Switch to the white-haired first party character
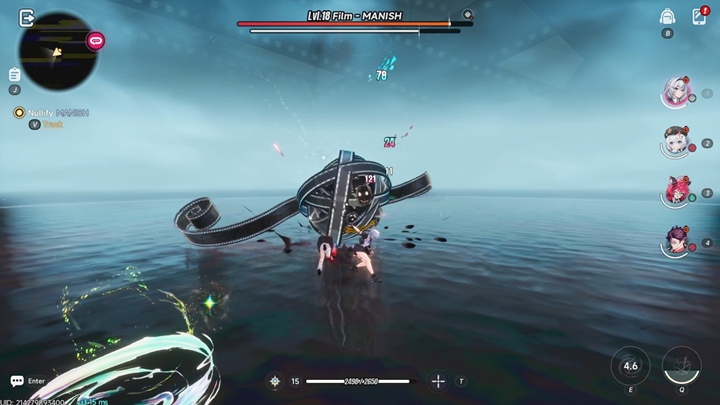Viewport: 720px width, 405px height. coord(676,93)
